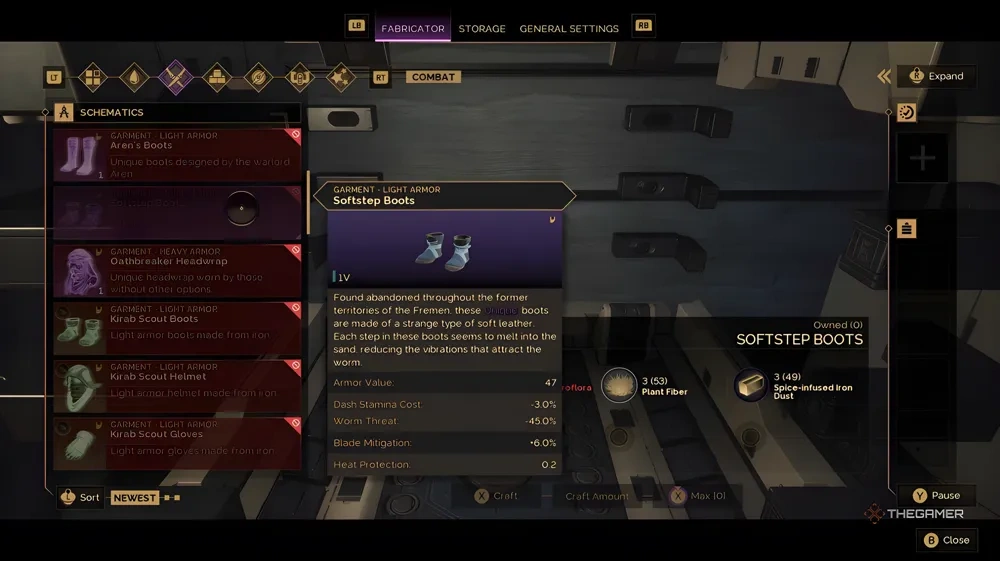
Task: Choose the Oathbreaker Headwrap schematic
Action: (176, 271)
